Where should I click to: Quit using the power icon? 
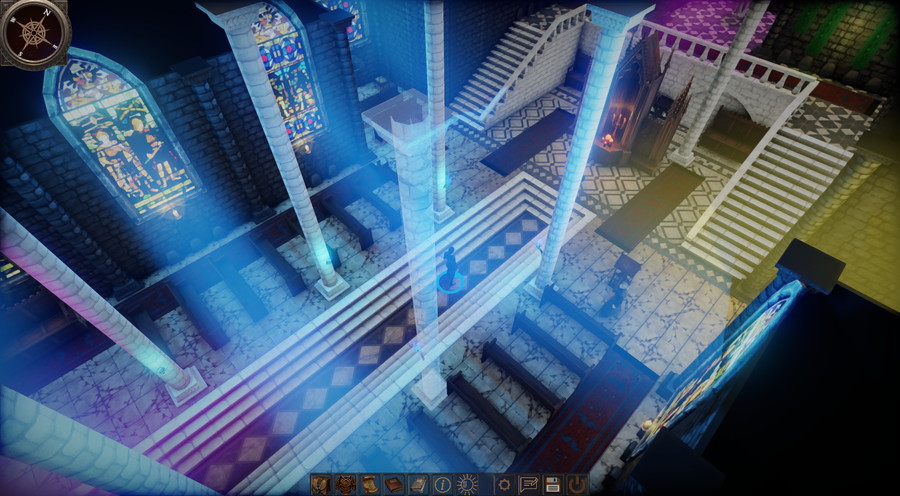tap(577, 484)
